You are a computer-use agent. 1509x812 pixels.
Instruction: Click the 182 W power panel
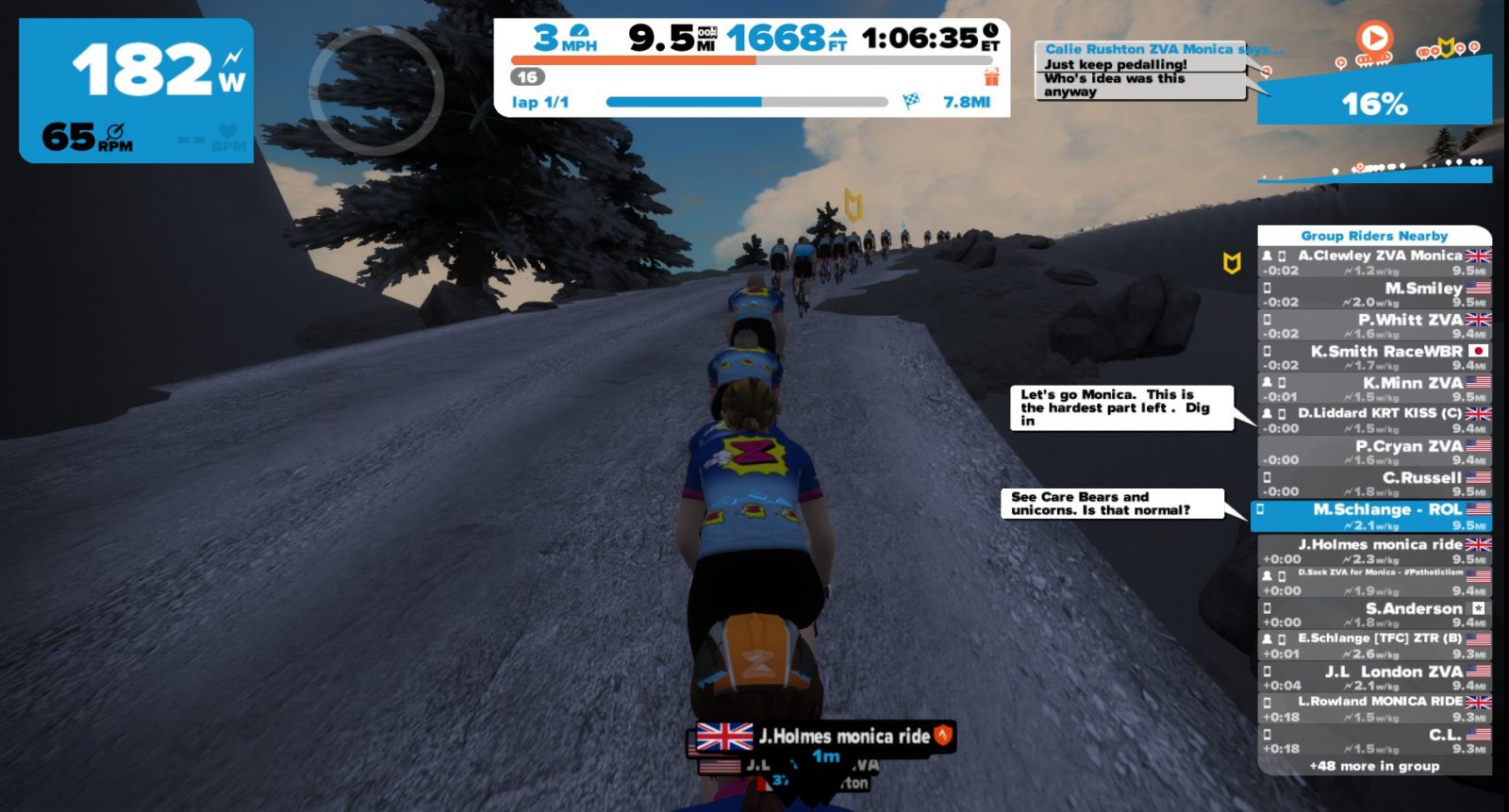(137, 91)
